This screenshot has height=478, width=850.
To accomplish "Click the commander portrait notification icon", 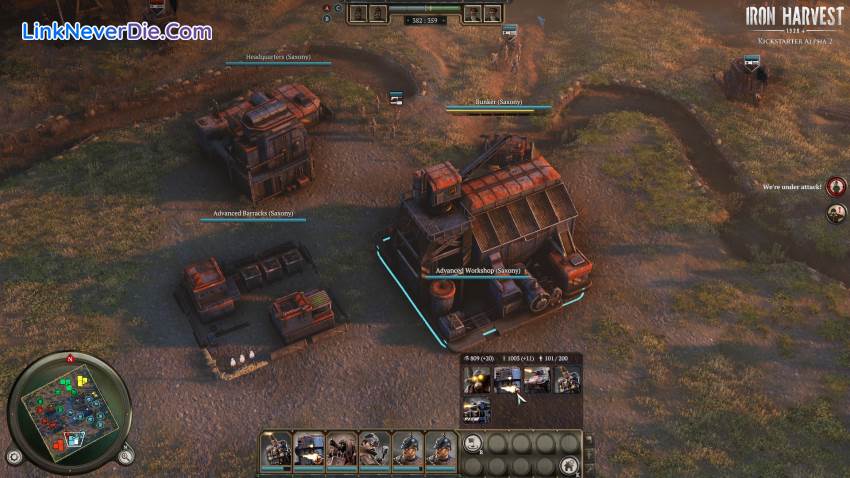I will [837, 212].
